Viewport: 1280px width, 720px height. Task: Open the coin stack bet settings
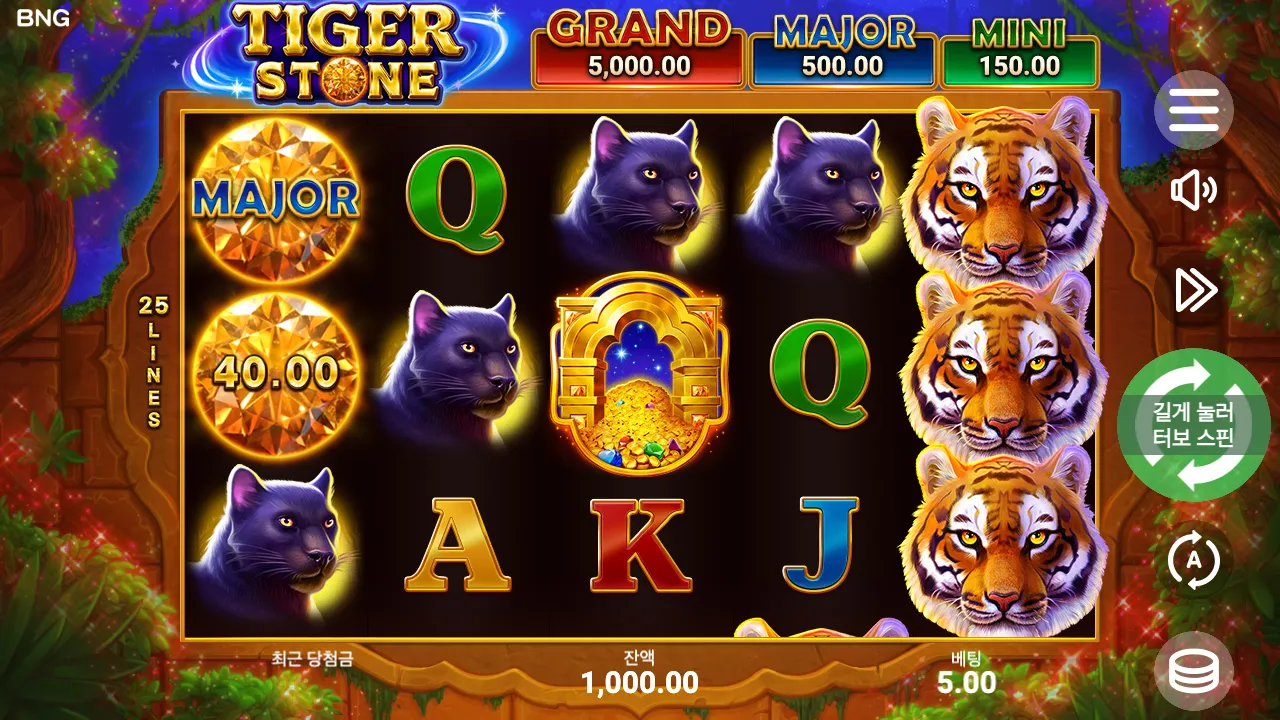click(x=1193, y=671)
